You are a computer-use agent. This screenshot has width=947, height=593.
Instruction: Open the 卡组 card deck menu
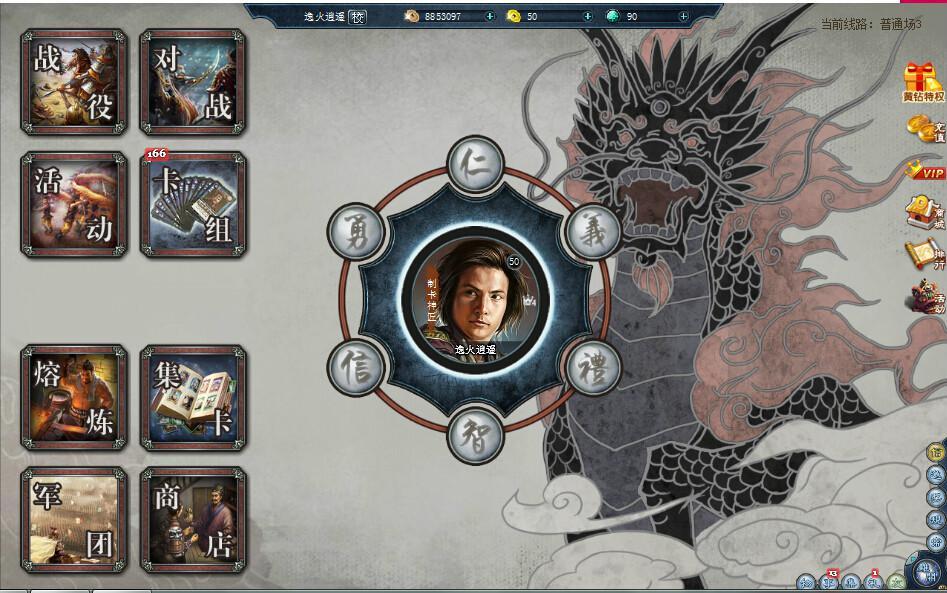tap(193, 204)
